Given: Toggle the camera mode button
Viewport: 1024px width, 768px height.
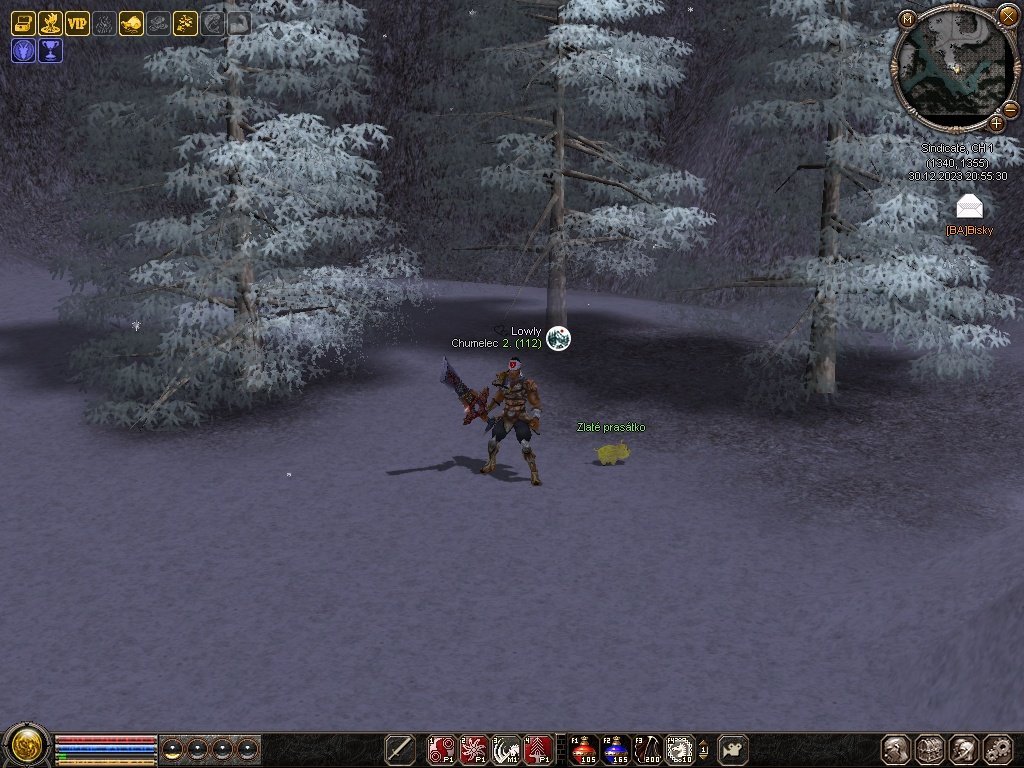Looking at the screenshot, I should coord(735,748).
